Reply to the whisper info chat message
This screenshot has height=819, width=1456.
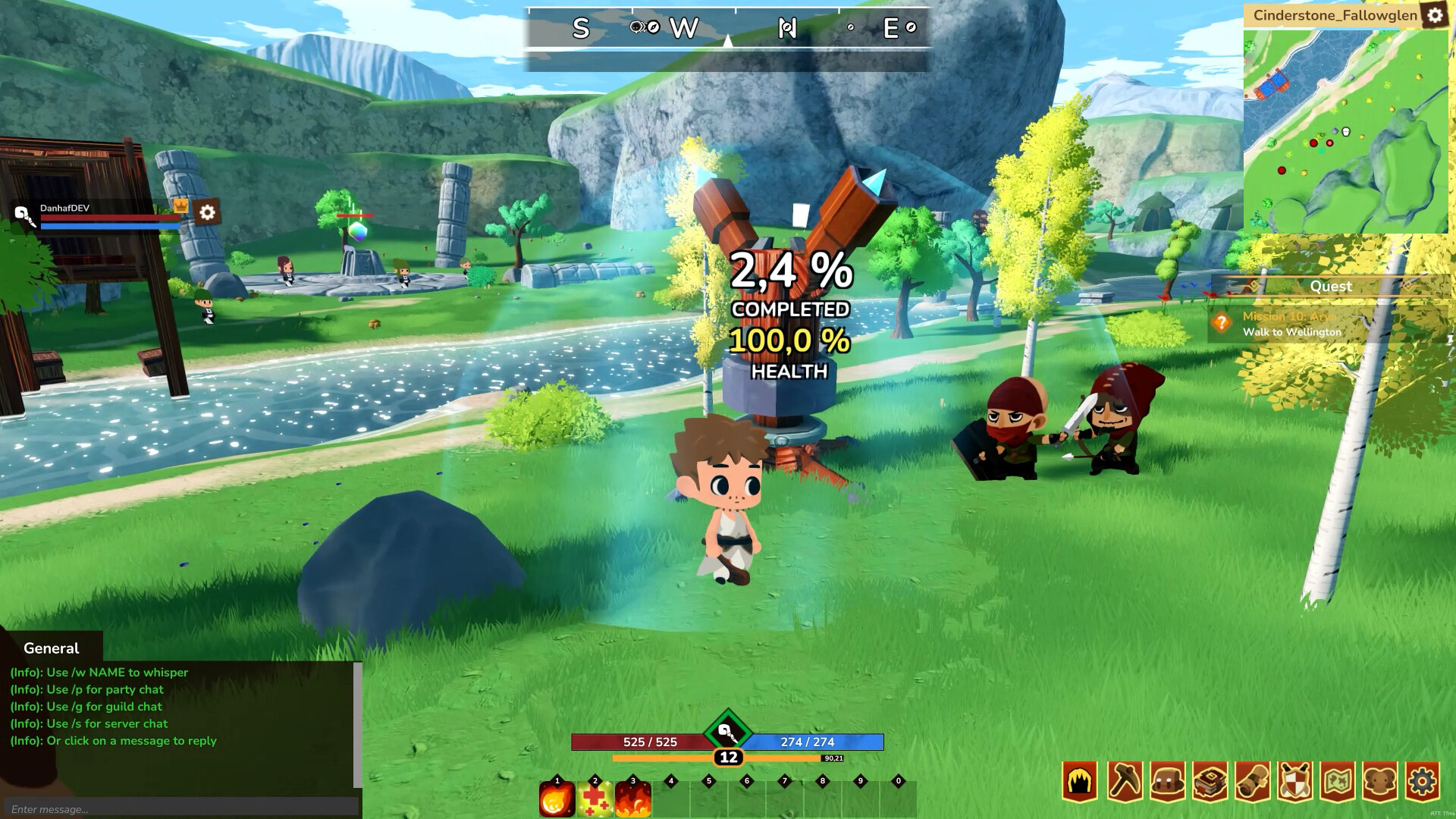[x=99, y=672]
